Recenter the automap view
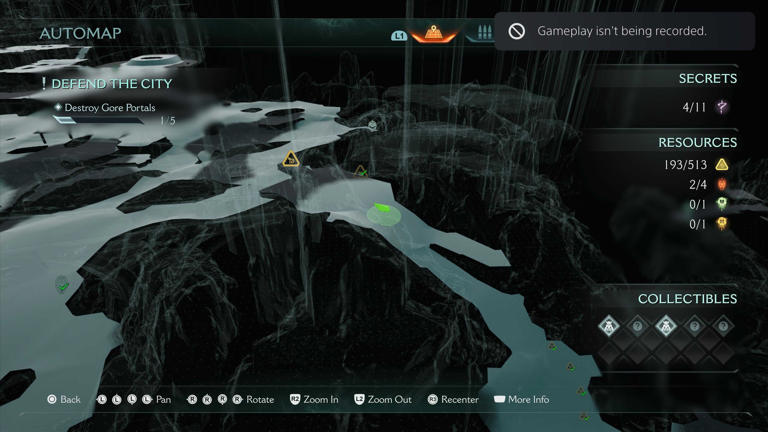 [452, 399]
